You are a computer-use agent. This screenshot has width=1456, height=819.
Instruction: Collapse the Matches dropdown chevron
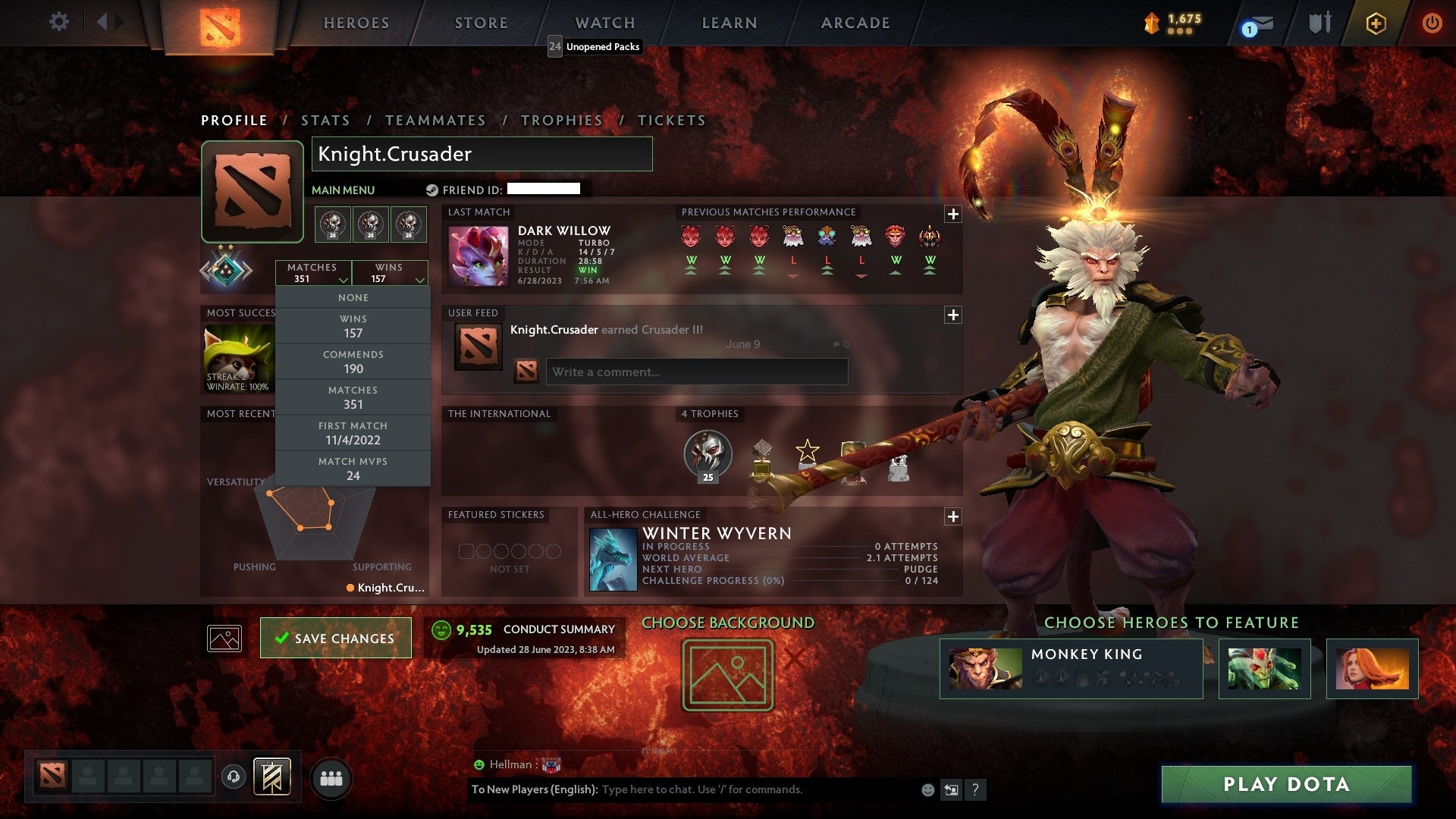(344, 279)
